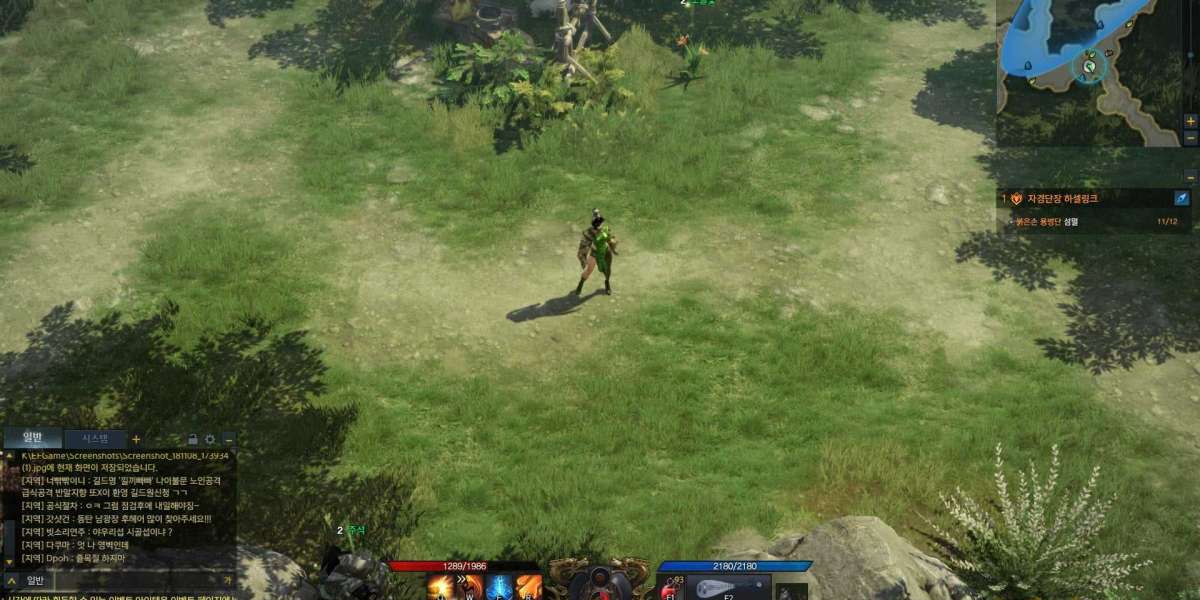Zoom out the minimap with minus button
Screen dimensions: 1200x600
point(1190,139)
